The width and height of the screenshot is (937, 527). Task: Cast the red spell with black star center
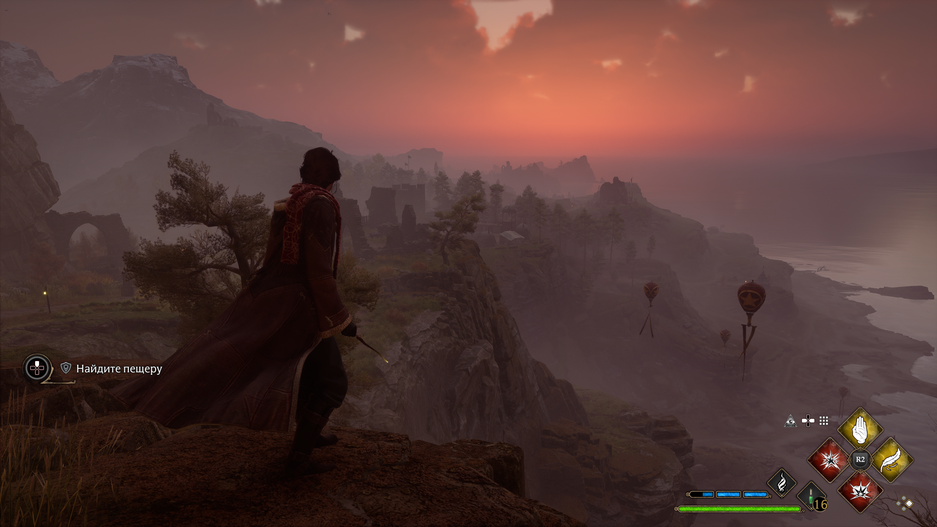(827, 460)
